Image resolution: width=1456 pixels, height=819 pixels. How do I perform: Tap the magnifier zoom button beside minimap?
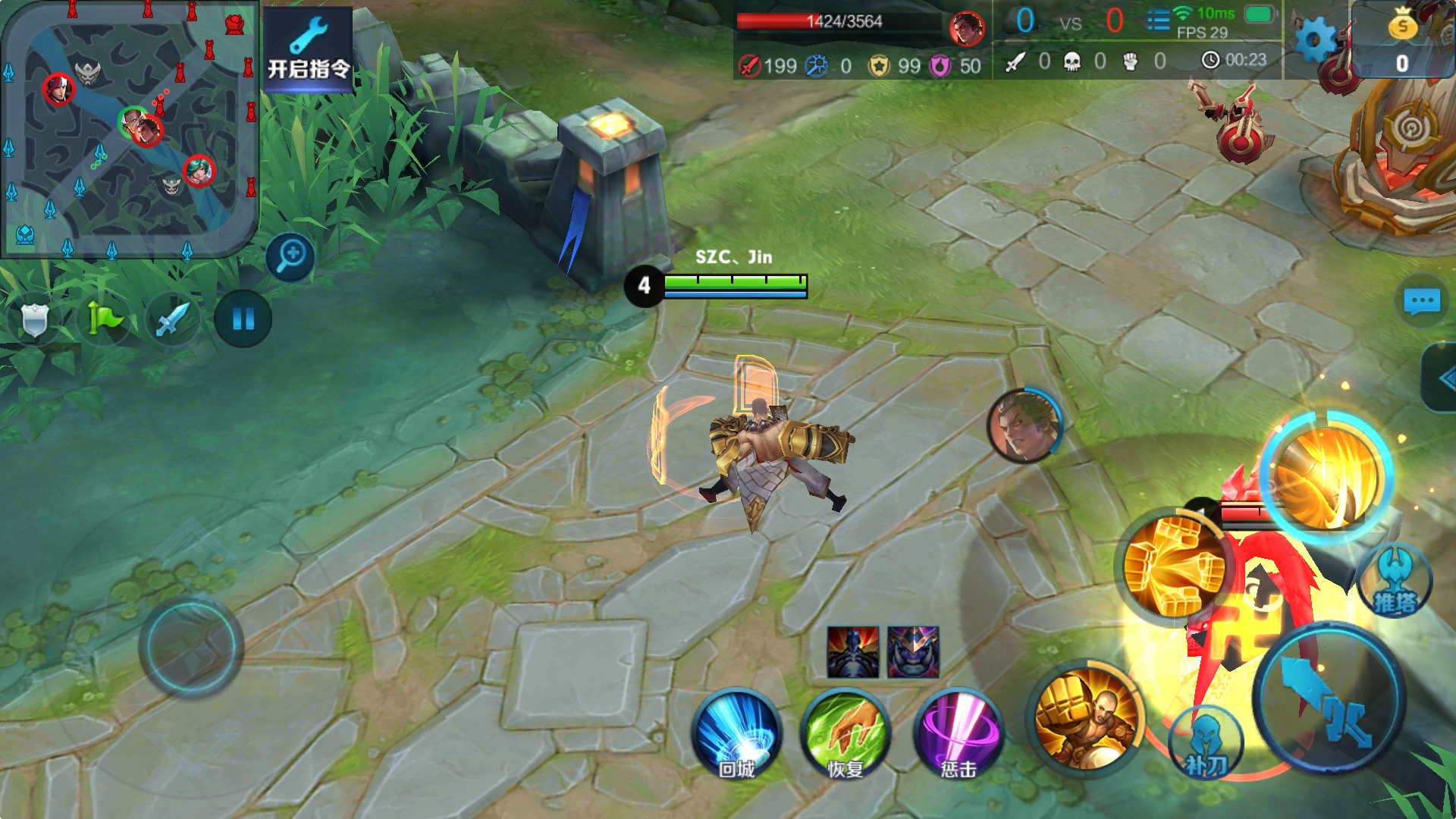[x=290, y=256]
